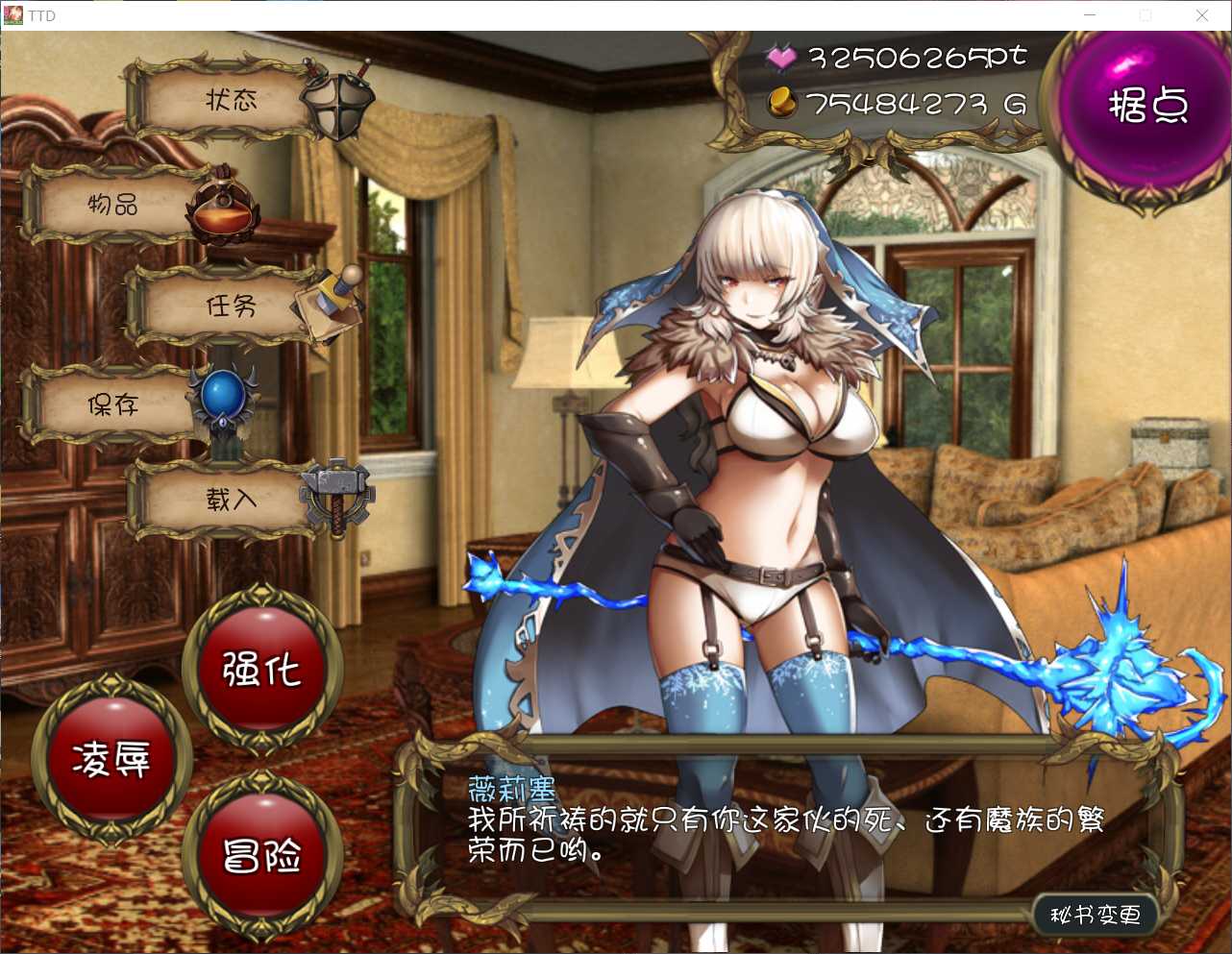
Task: Open the purple 据点 base orb
Action: 1147,108
